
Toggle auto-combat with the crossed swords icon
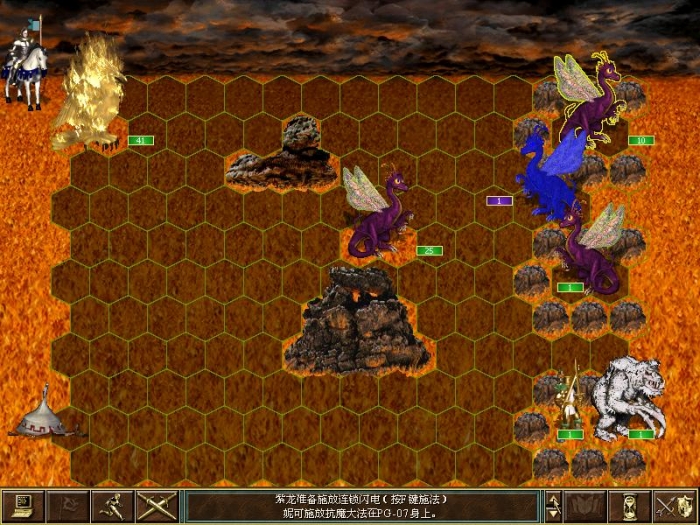(156, 506)
